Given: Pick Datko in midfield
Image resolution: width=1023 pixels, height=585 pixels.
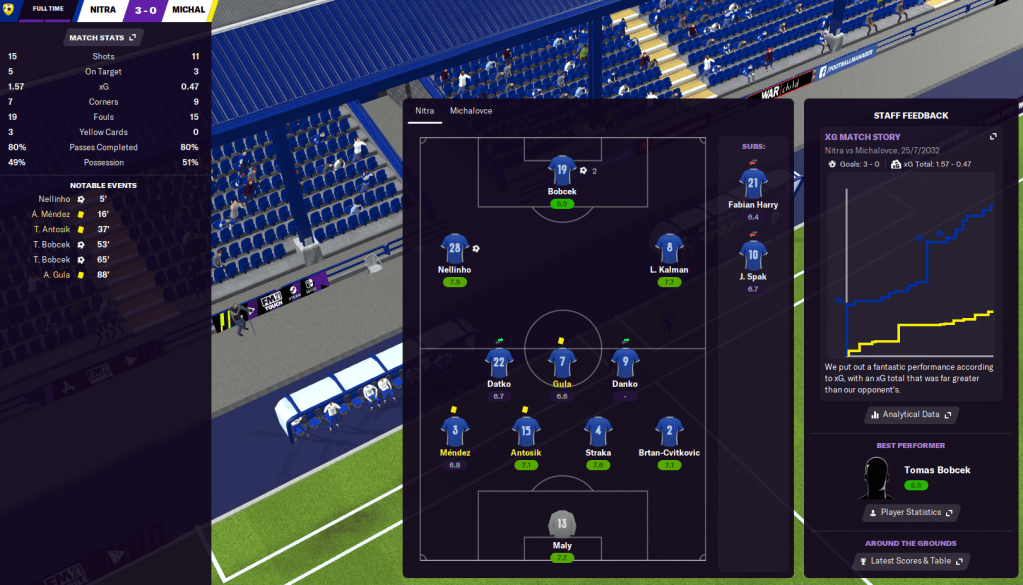Looking at the screenshot, I should pos(499,362).
